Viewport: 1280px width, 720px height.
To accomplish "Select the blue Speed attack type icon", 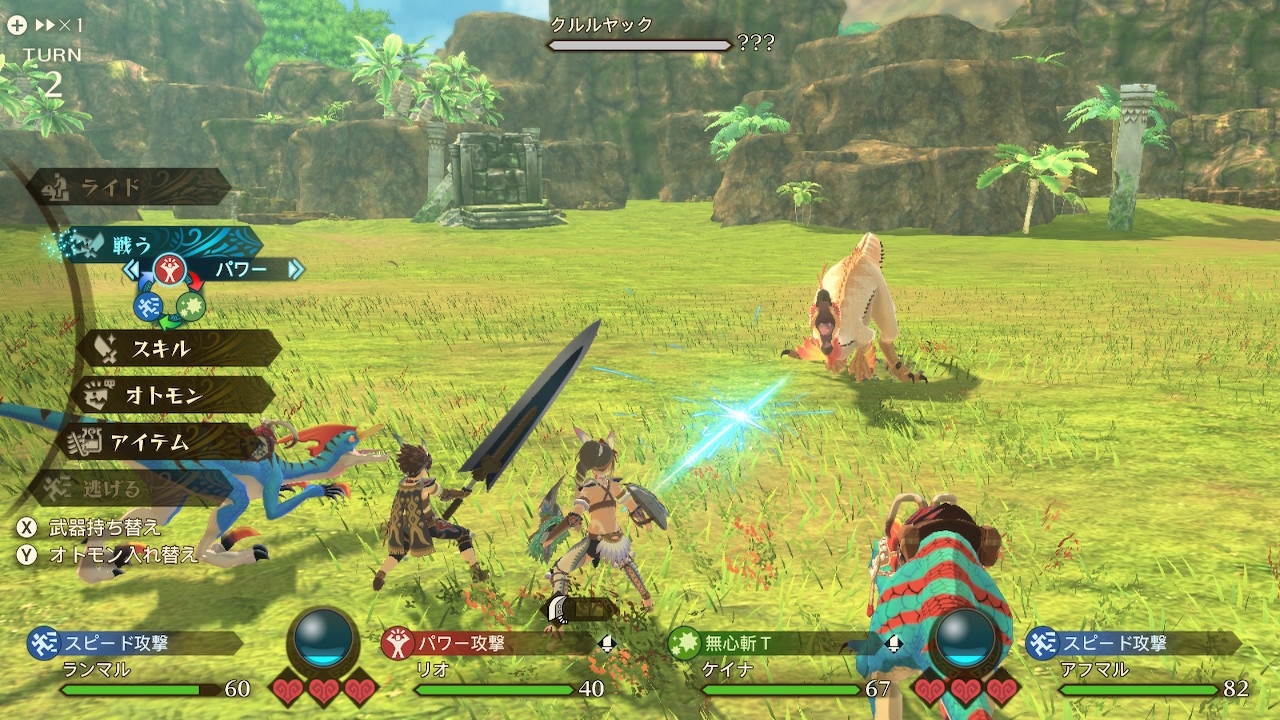I will coord(148,306).
